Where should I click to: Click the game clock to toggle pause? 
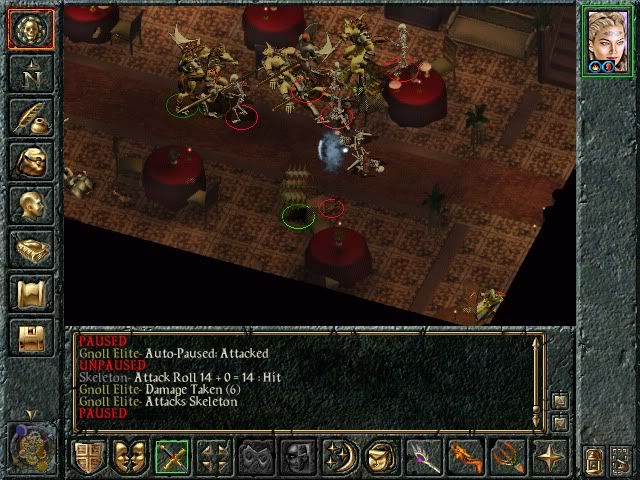pos(31,445)
